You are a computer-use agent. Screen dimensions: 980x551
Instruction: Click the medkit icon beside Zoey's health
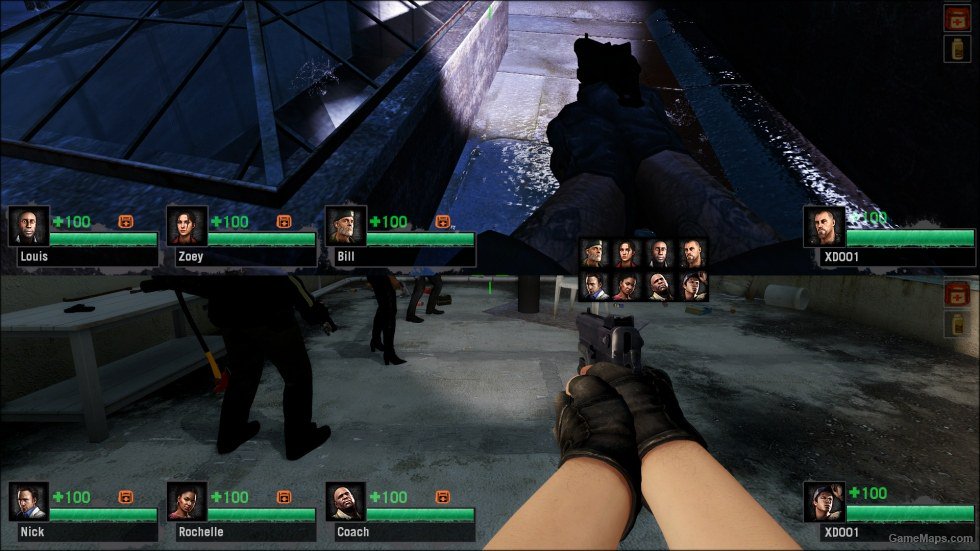284,221
